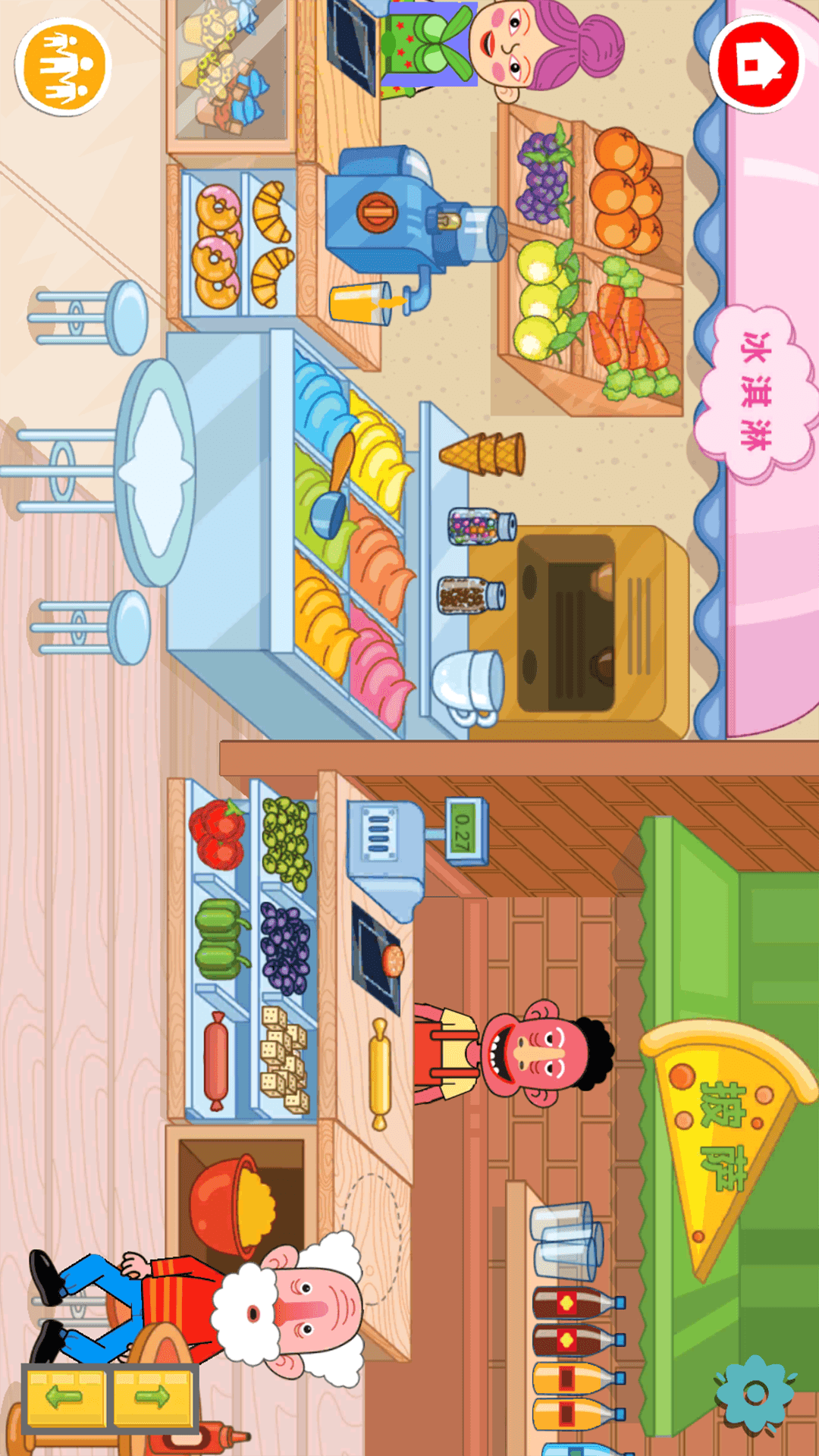Open settings with the blue gear icon

pyautogui.click(x=755, y=1394)
